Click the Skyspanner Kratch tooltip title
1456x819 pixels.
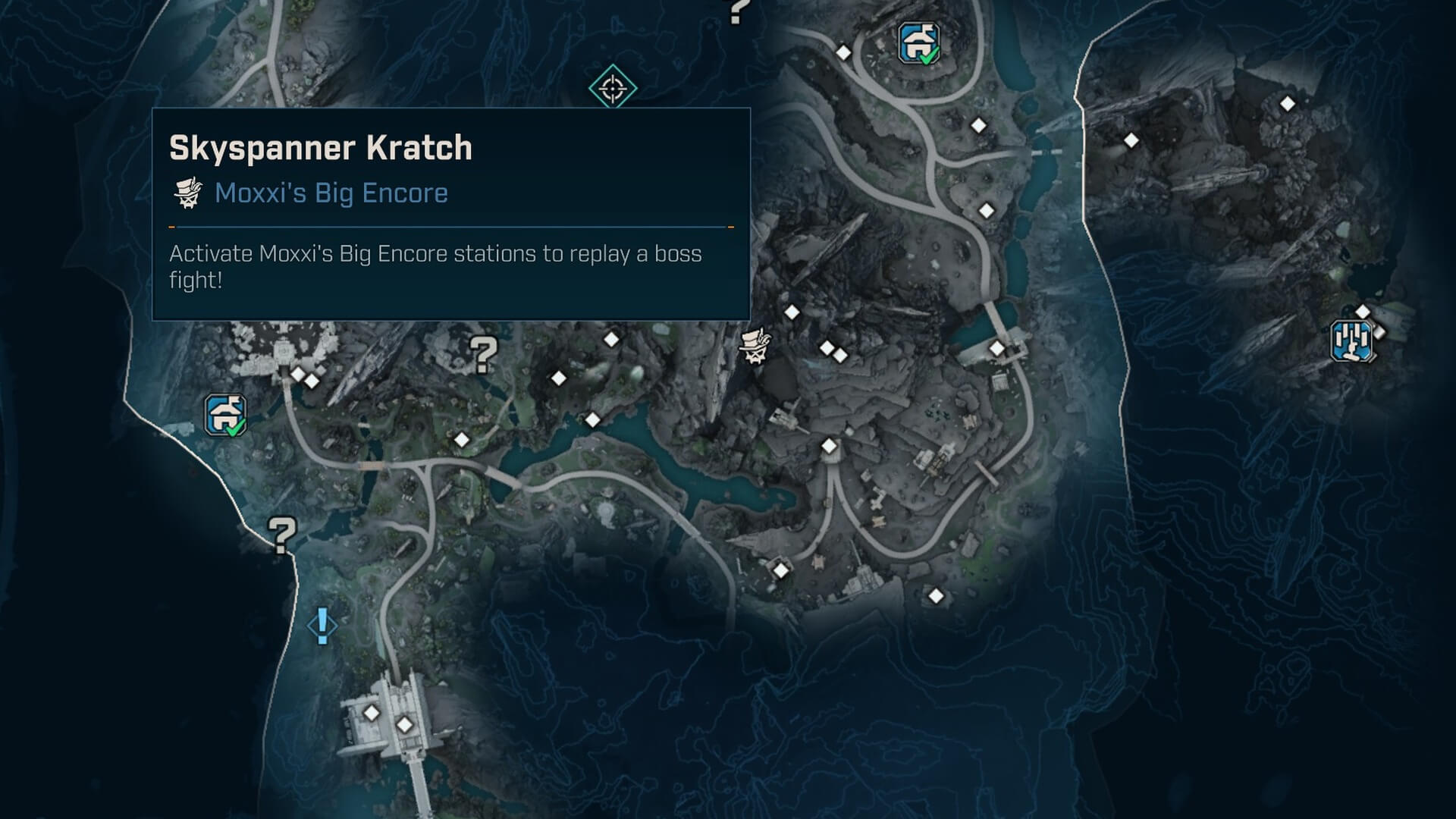[x=318, y=148]
